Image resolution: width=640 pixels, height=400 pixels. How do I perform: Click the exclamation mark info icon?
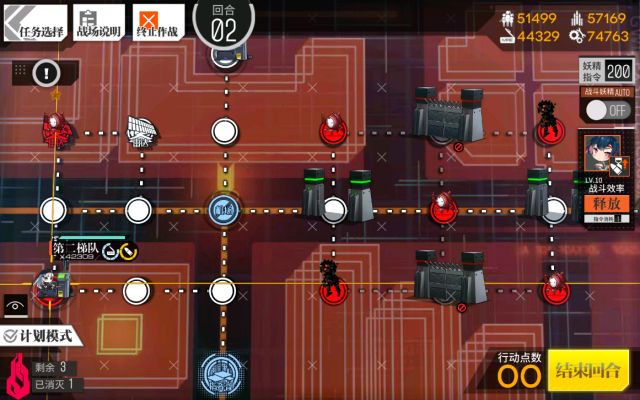pyautogui.click(x=46, y=72)
